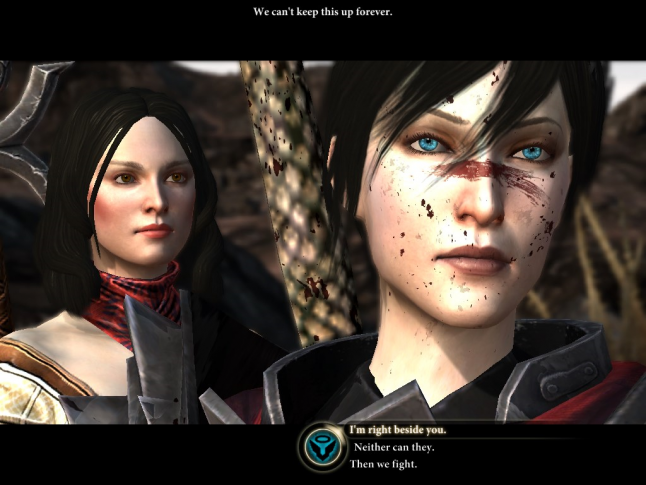Select the "Neither can they." response
This screenshot has width=646, height=485.
[x=391, y=447]
